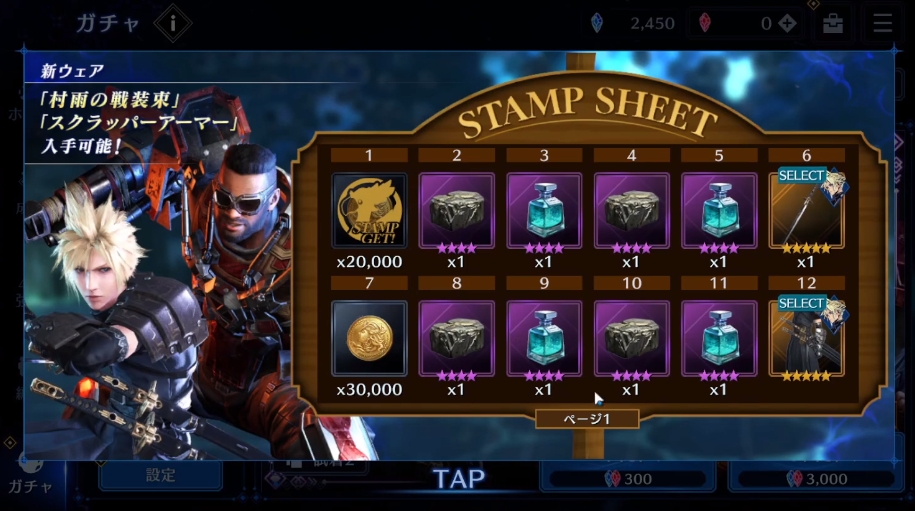
Task: Select stamp 1 Stamp Get gil reward
Action: [x=369, y=210]
